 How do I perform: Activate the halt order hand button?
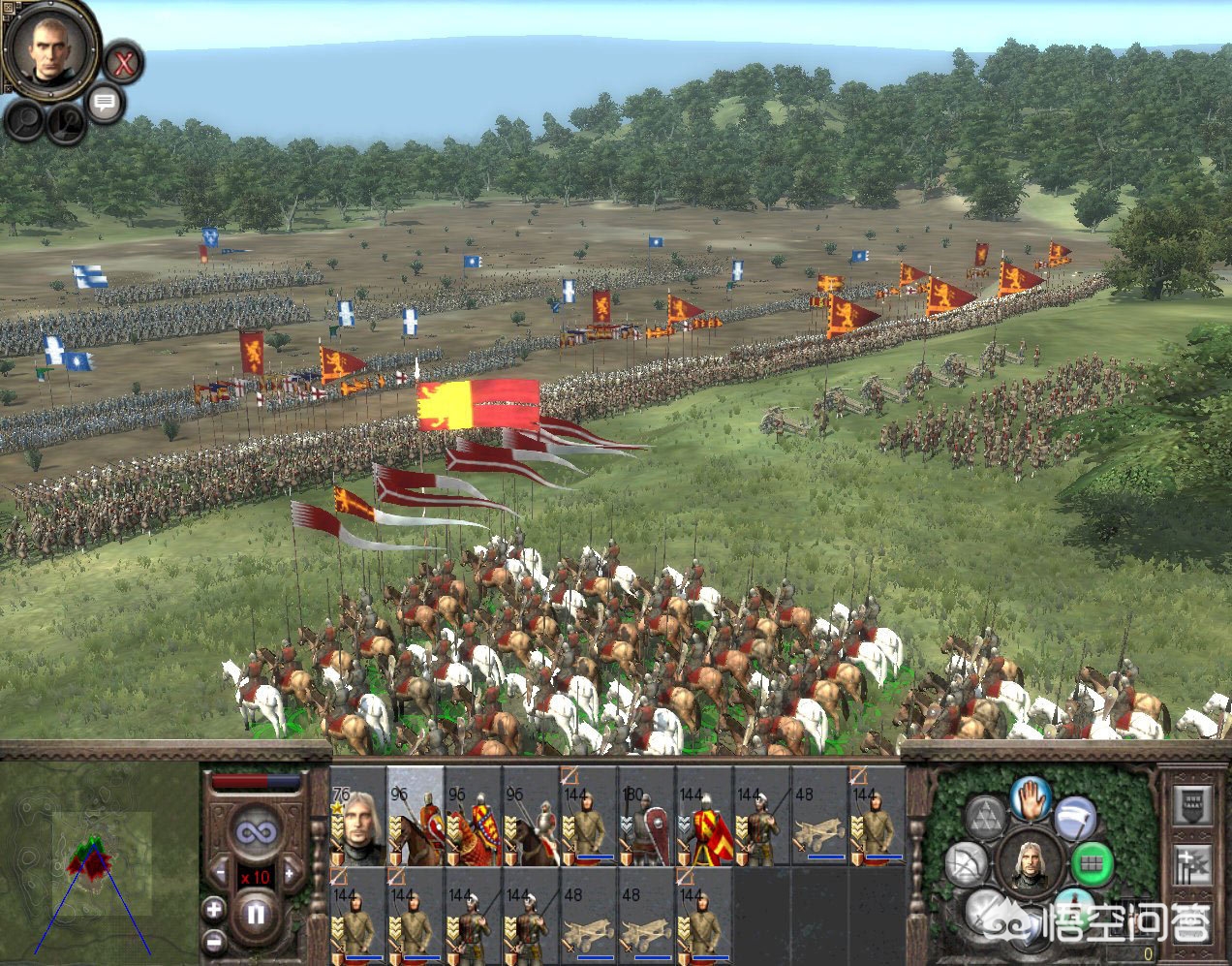pyautogui.click(x=1032, y=798)
